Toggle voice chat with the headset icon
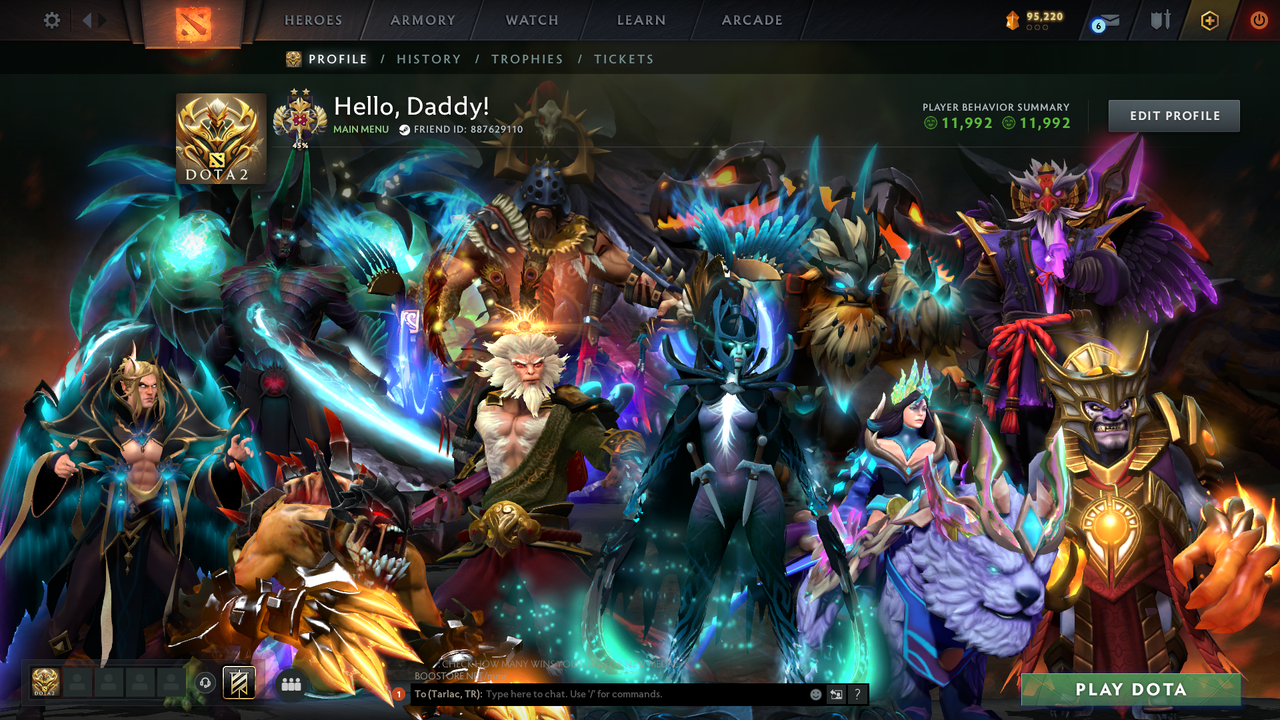Image resolution: width=1280 pixels, height=720 pixels. [206, 682]
